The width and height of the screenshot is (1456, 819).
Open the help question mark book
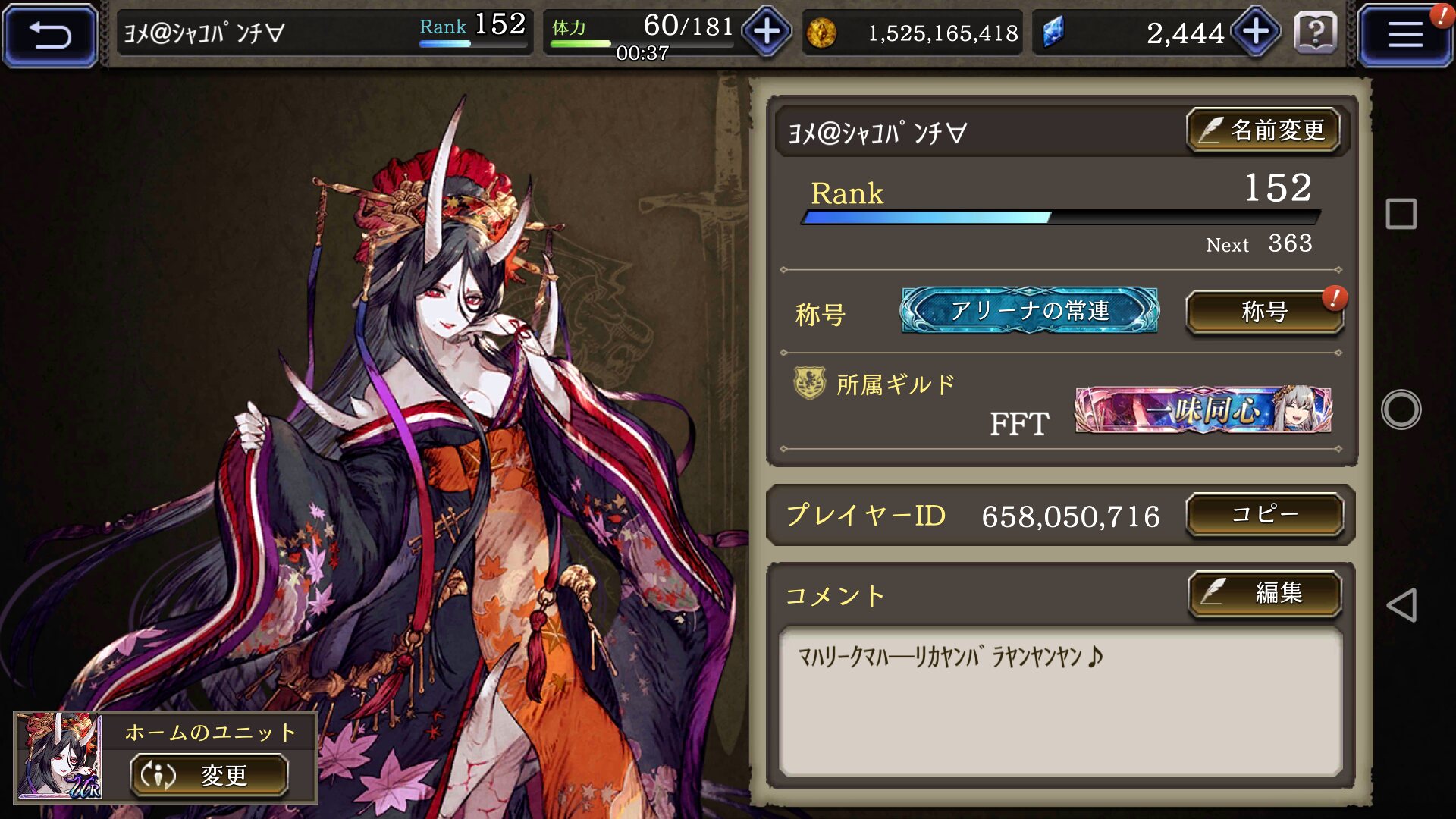(1316, 33)
